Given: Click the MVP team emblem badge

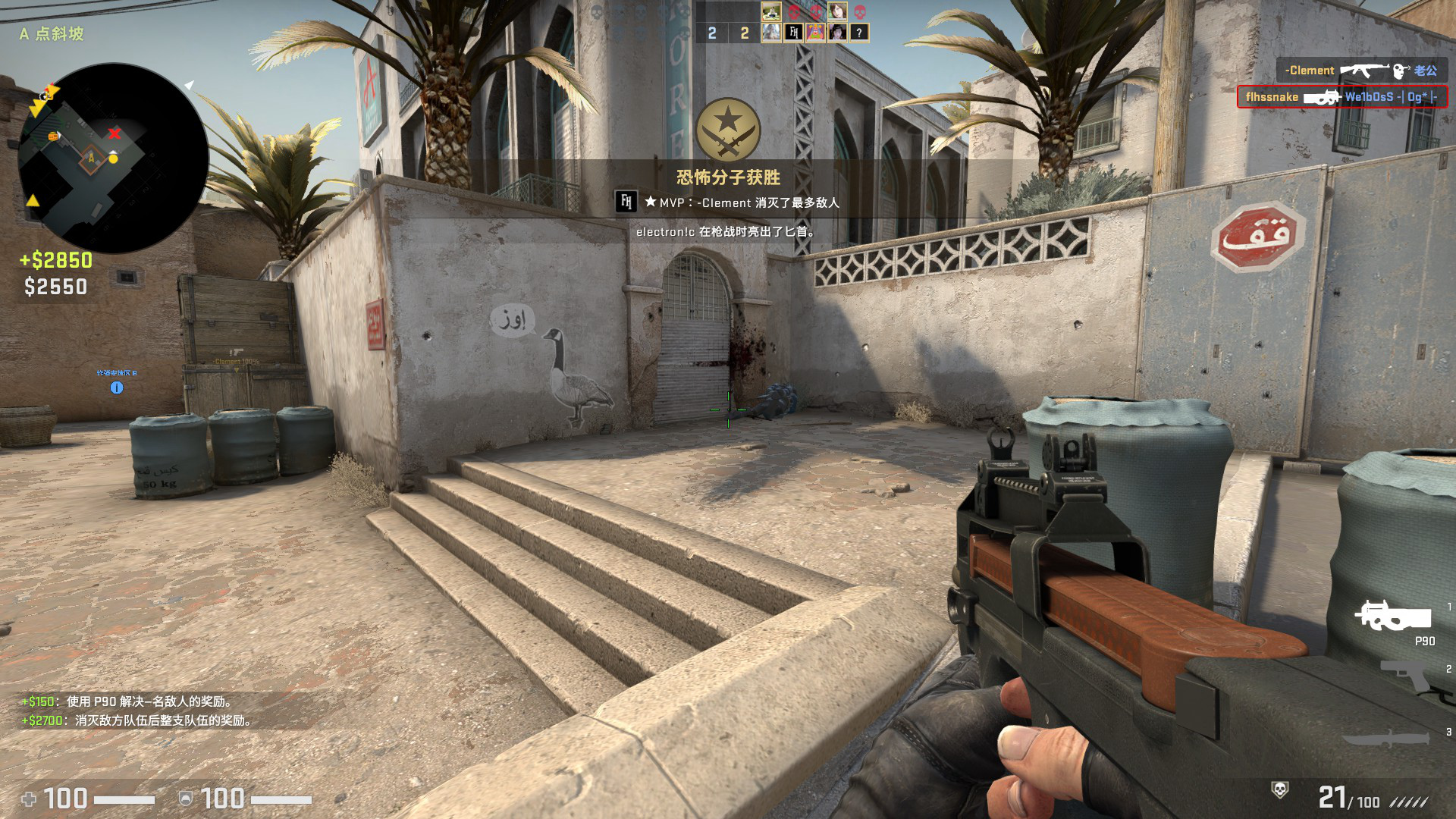Looking at the screenshot, I should coord(728,129).
